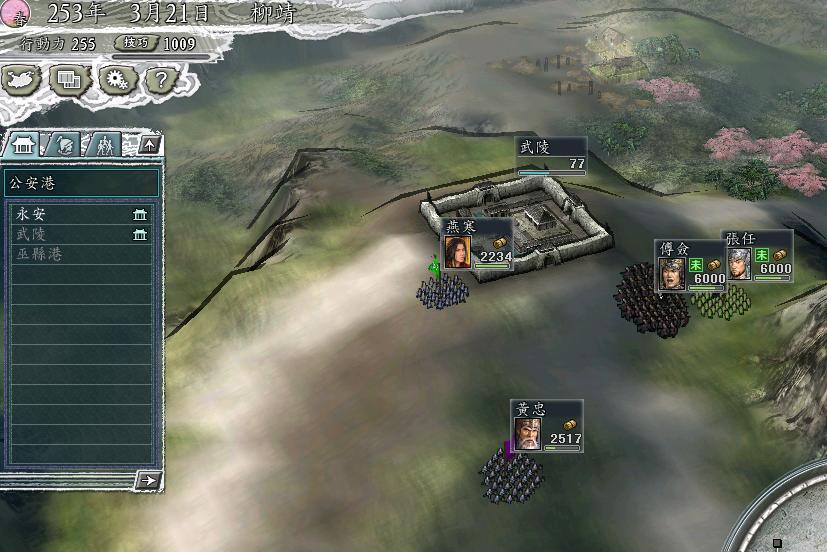Open the gear settings menu
The image size is (827, 552).
[x=115, y=79]
